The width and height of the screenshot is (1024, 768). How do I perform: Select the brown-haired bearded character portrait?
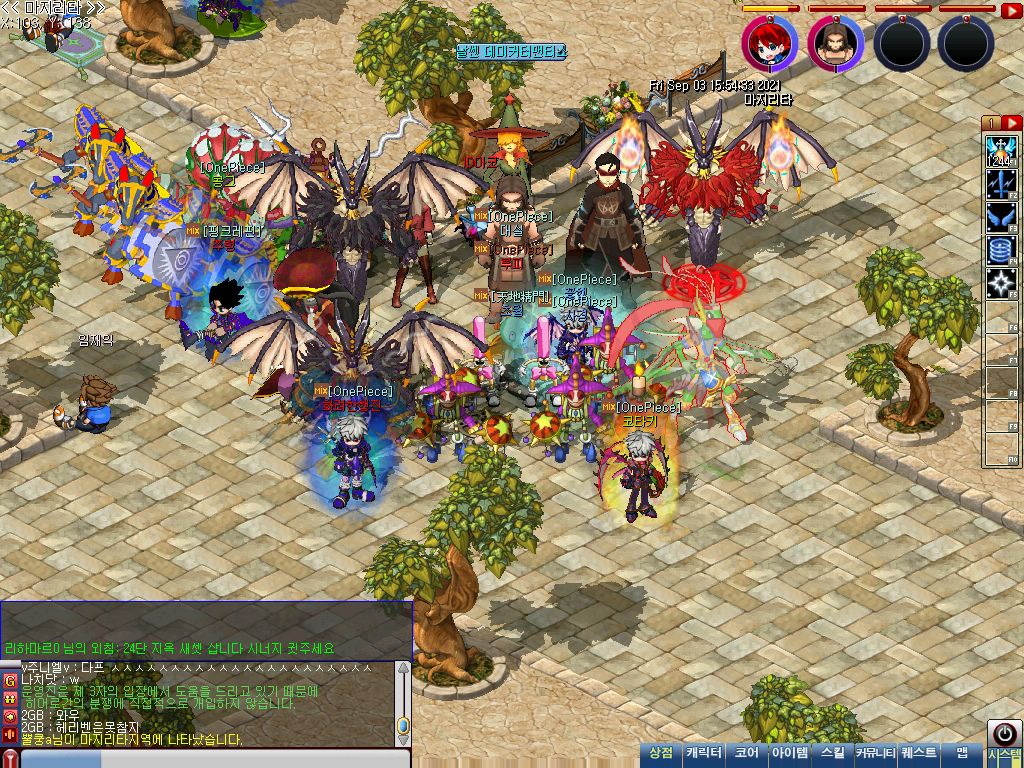(835, 43)
